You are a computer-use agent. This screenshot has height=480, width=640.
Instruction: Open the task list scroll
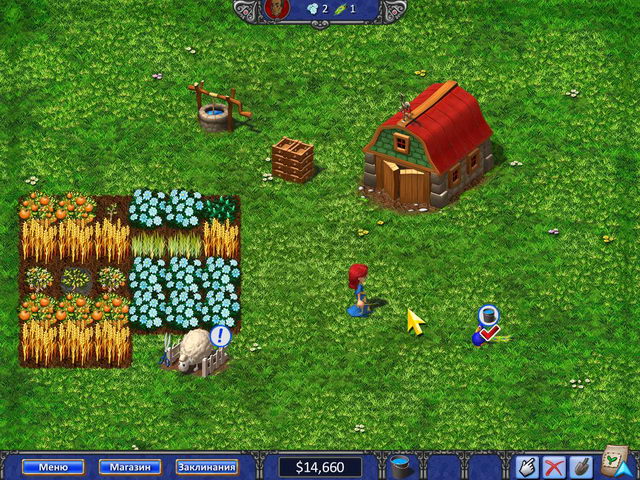[614, 463]
